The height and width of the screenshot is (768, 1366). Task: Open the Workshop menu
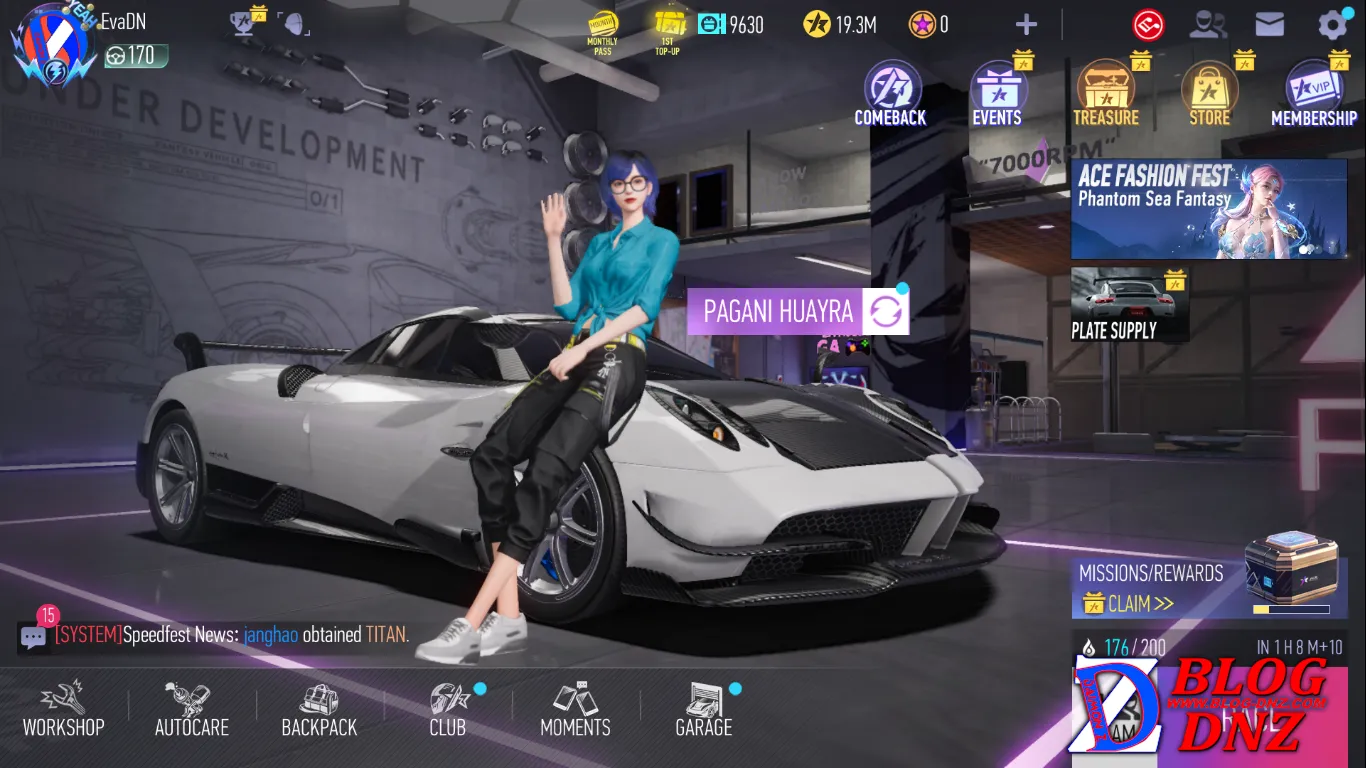coord(63,709)
